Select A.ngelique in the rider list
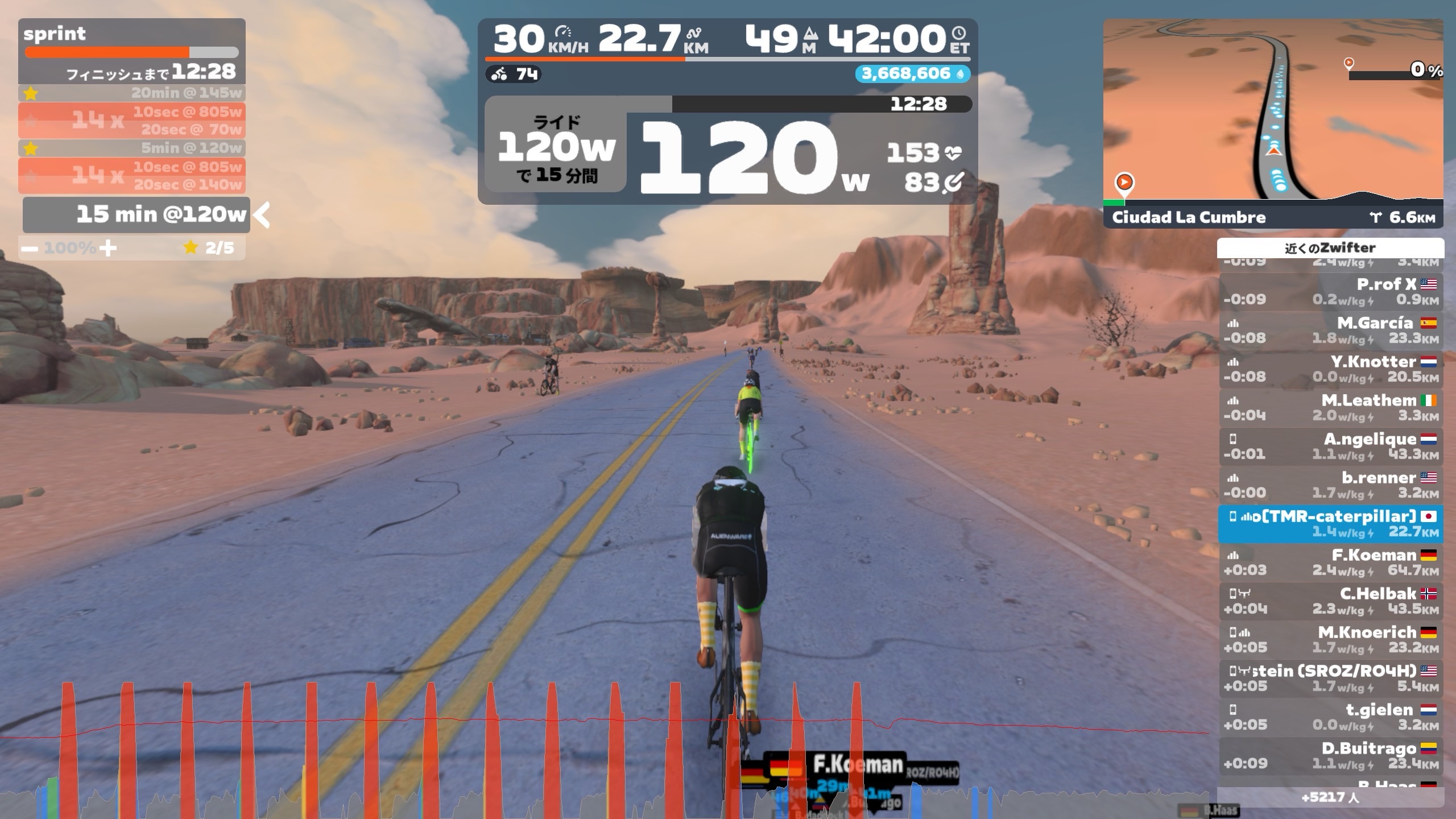The width and height of the screenshot is (1456, 819). (1330, 446)
